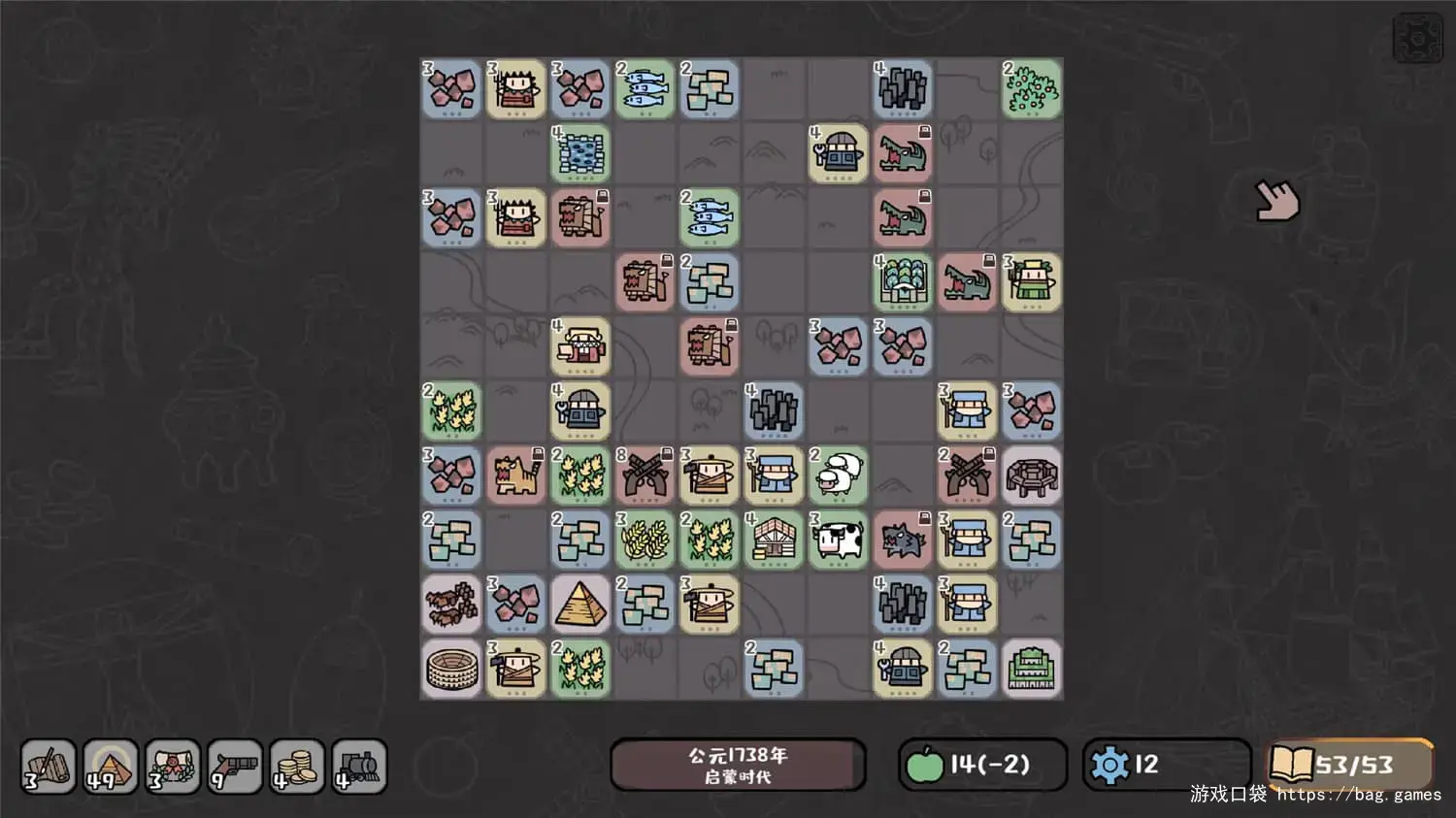The height and width of the screenshot is (818, 1456).
Task: Select the orange tiger enemy tile
Action: (516, 475)
